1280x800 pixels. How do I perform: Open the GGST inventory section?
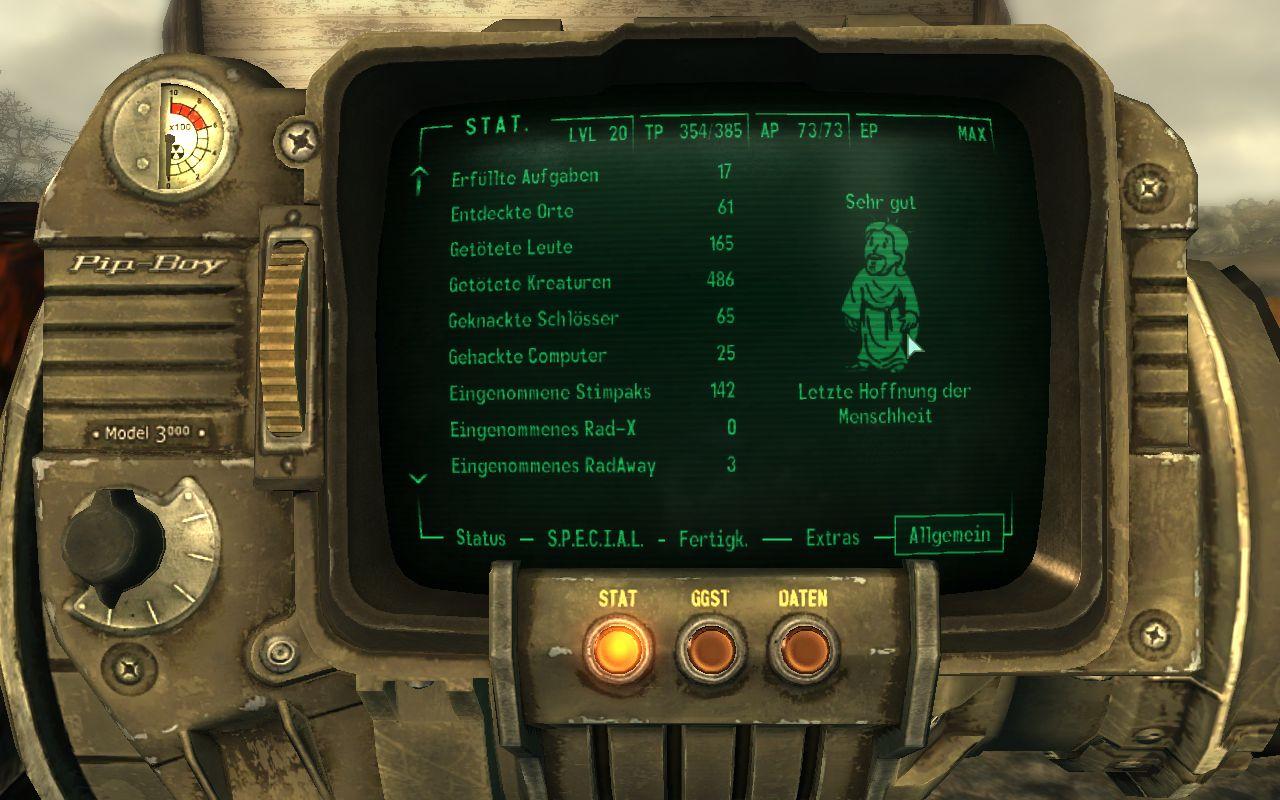pos(709,650)
